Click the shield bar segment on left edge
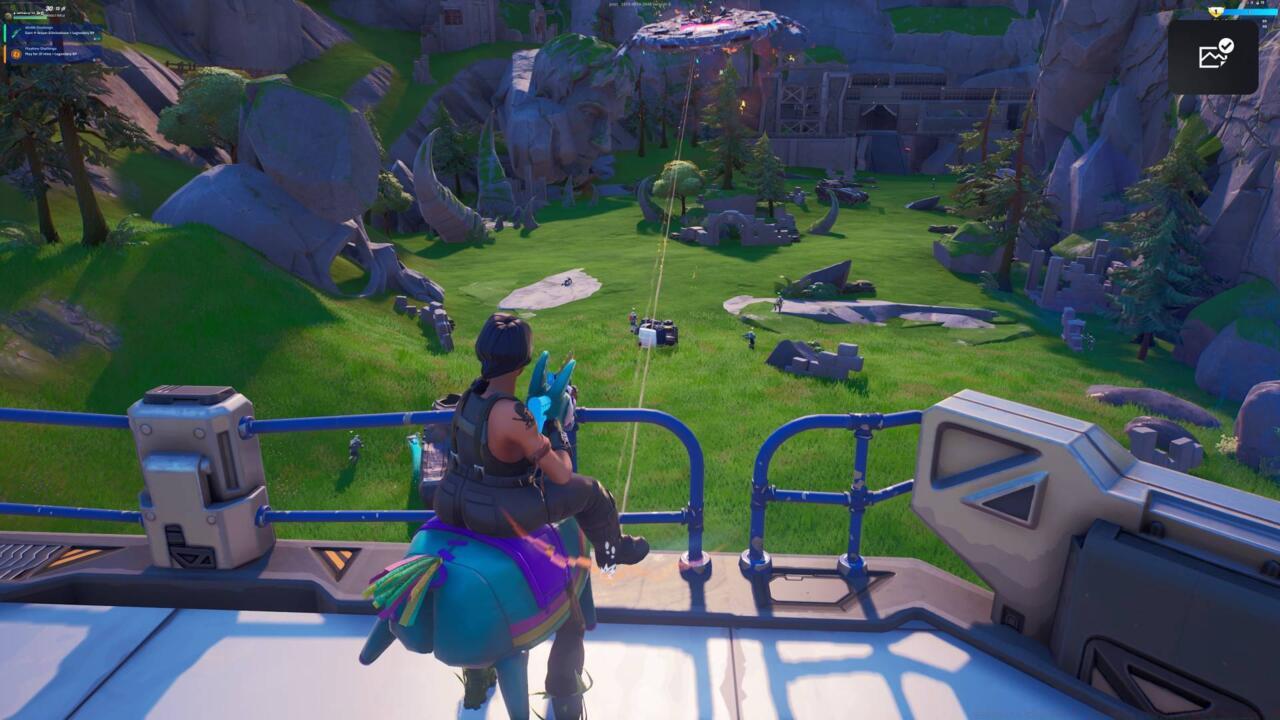 pyautogui.click(x=2, y=33)
